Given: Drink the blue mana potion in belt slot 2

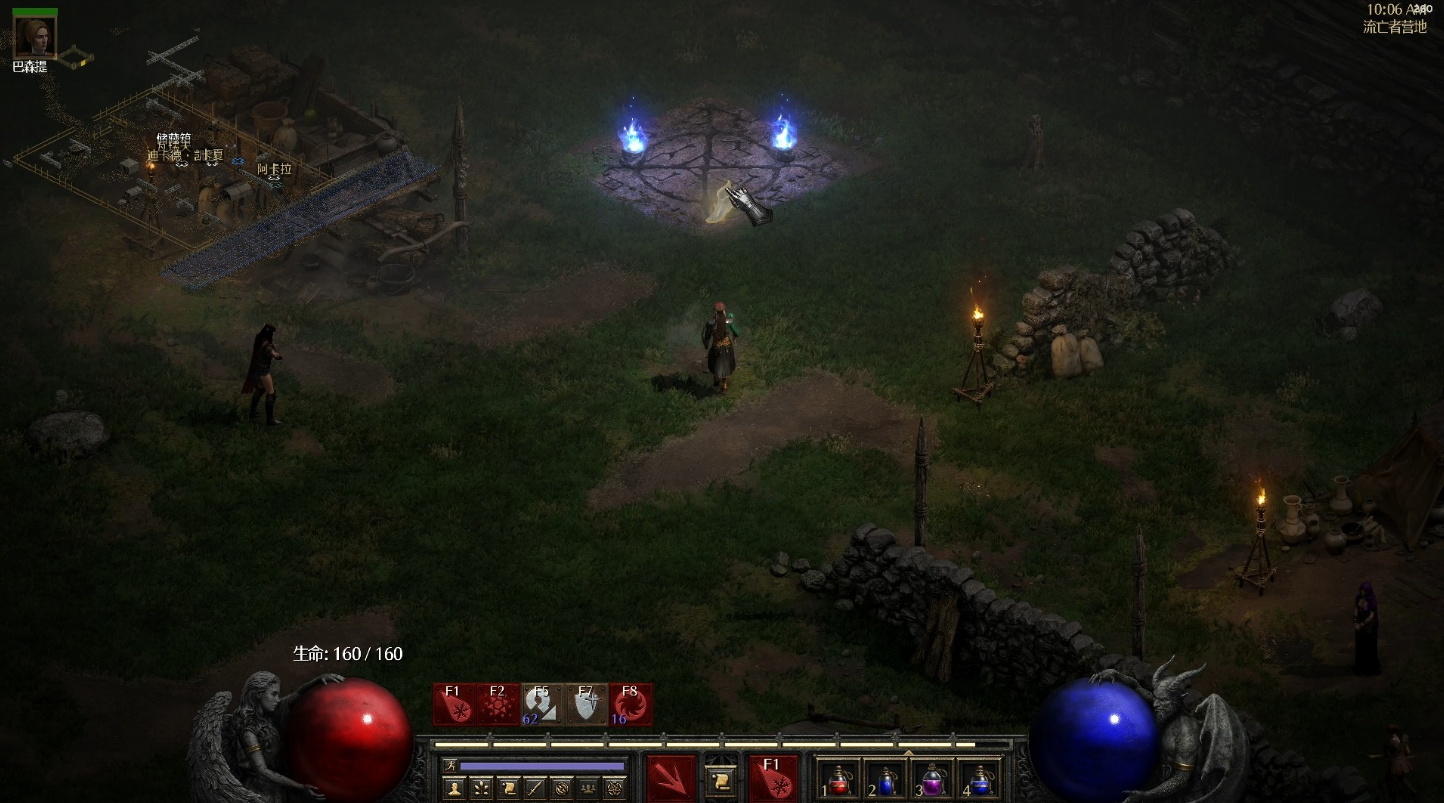Looking at the screenshot, I should (x=886, y=779).
